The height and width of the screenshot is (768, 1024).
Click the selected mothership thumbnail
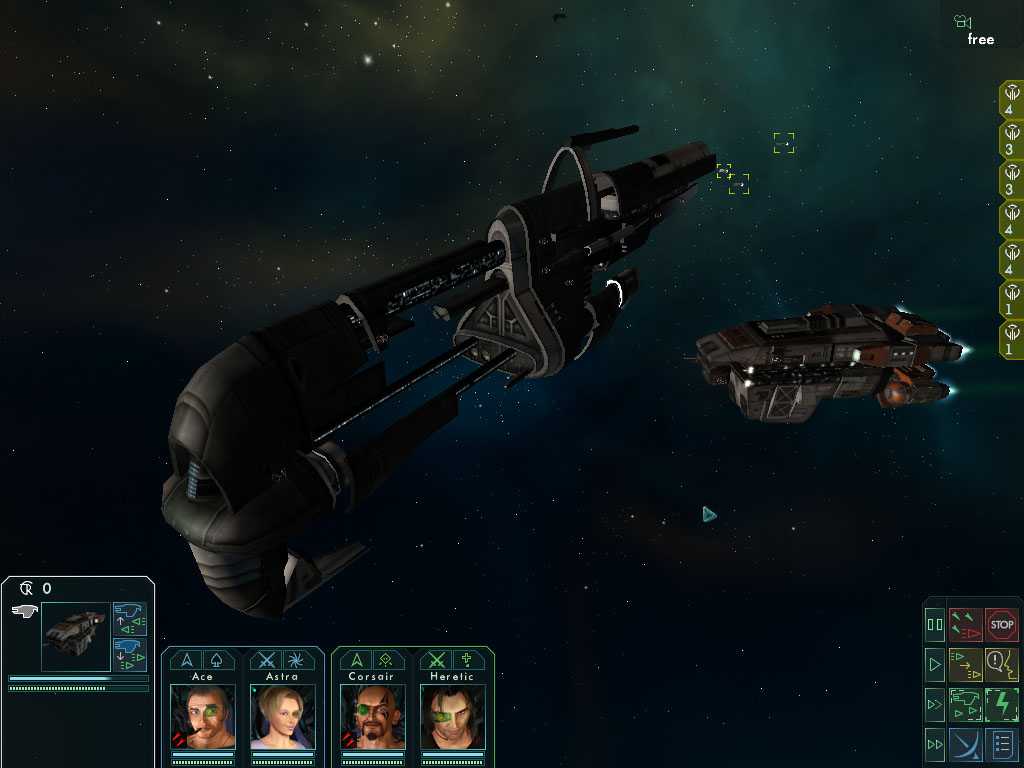pos(75,636)
